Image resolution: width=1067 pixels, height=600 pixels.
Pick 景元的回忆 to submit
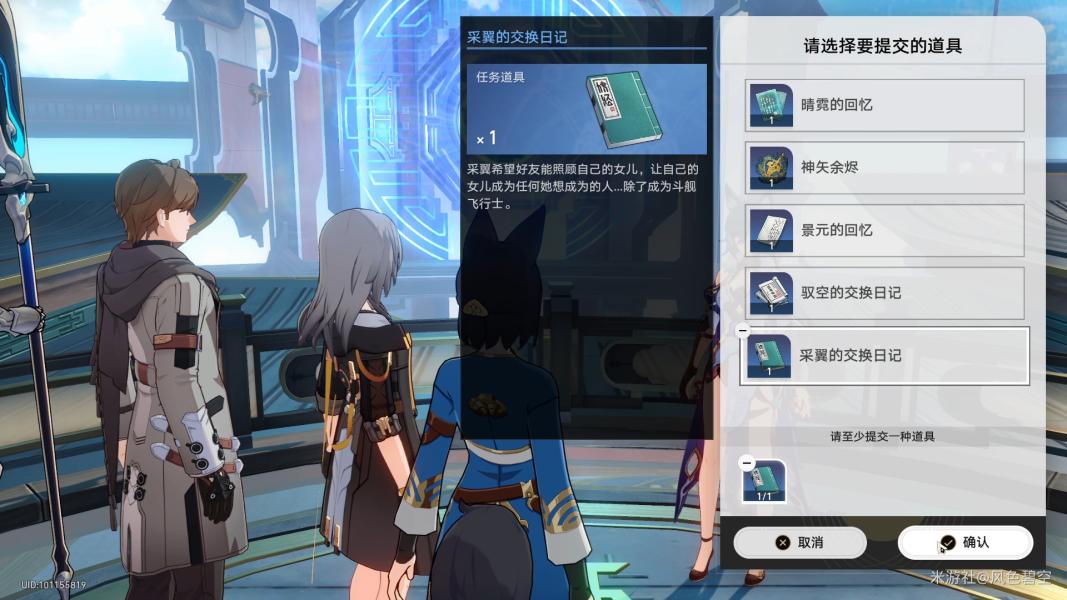click(884, 230)
